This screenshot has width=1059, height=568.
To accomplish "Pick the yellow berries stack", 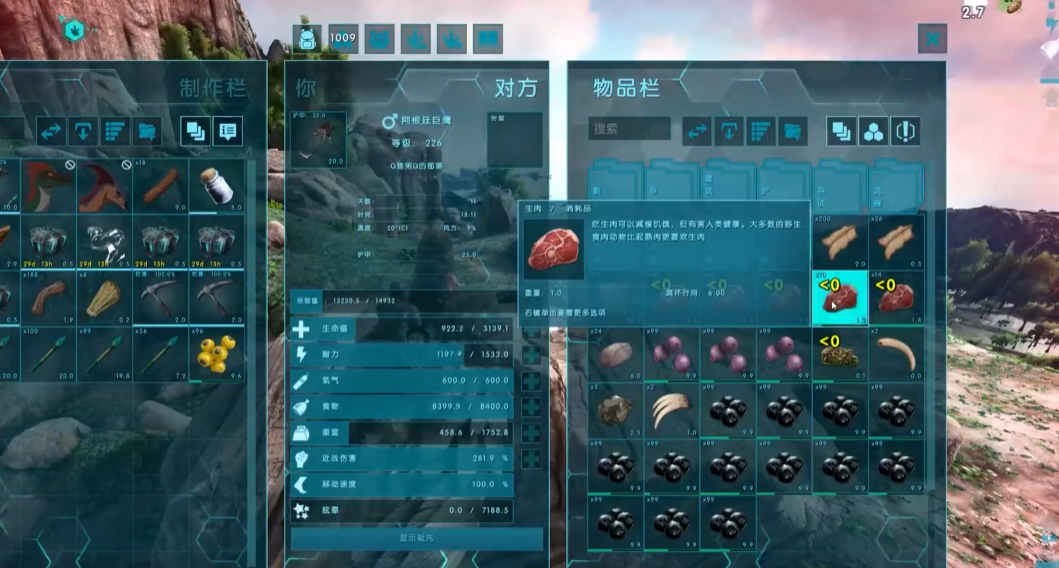I will [216, 354].
